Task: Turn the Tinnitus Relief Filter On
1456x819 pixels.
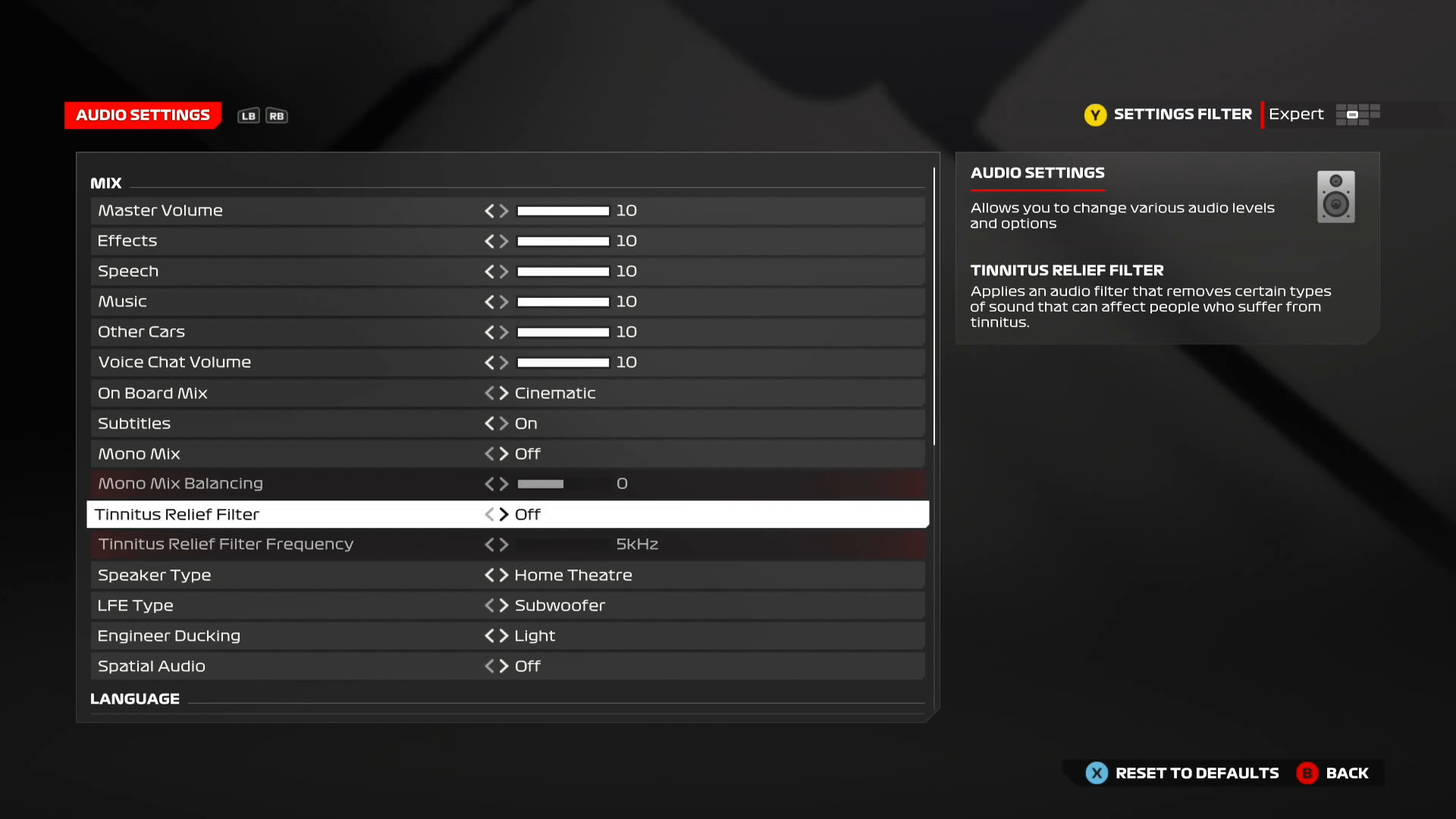Action: click(504, 514)
